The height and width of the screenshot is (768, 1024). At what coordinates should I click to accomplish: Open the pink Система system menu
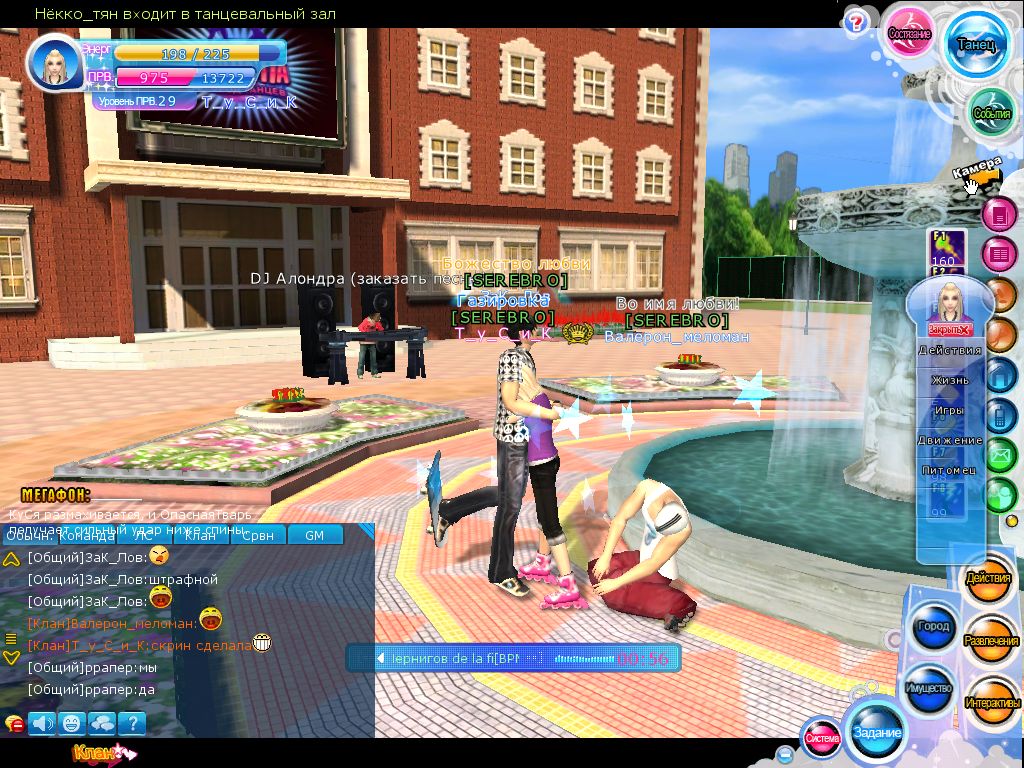[x=822, y=738]
